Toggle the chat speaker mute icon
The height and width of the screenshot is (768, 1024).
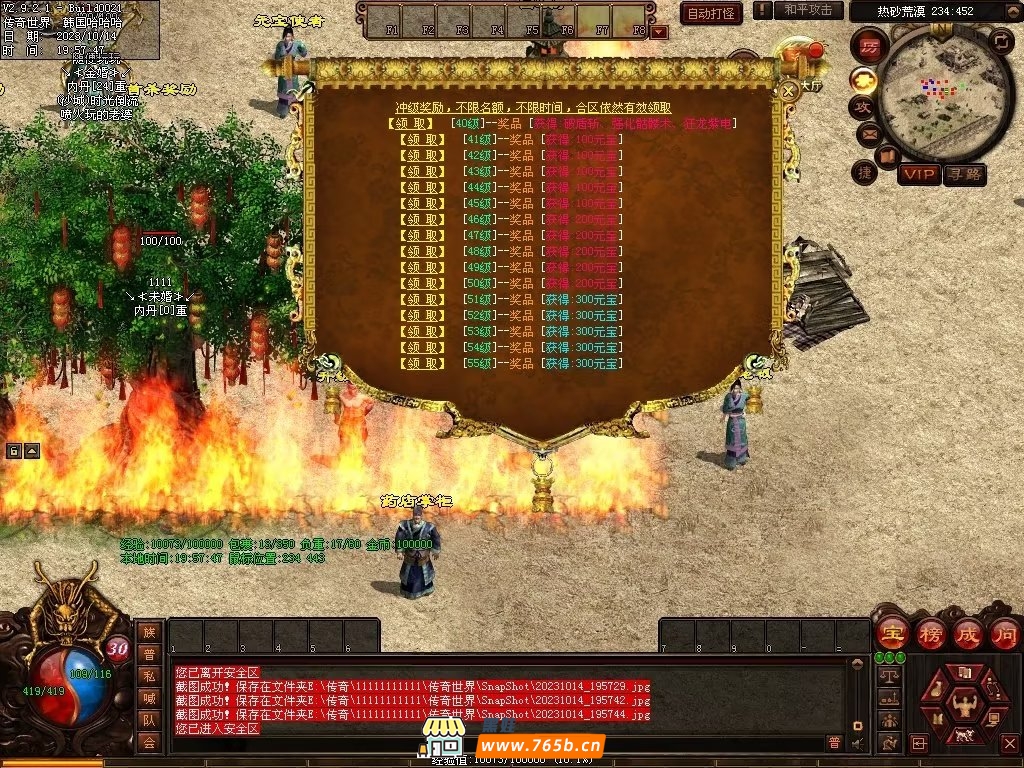(x=857, y=743)
